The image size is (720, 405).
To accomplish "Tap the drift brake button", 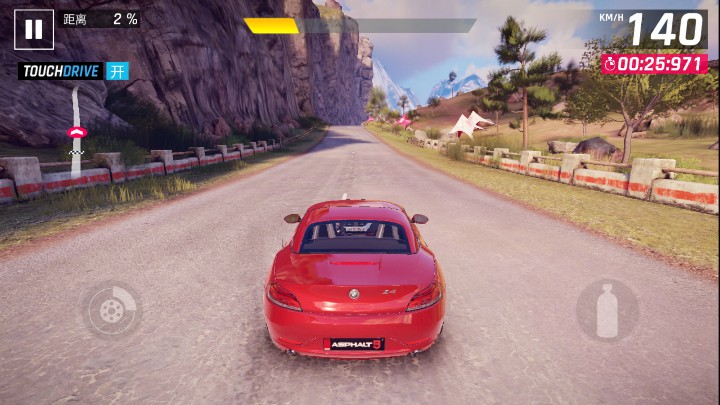I will [111, 310].
